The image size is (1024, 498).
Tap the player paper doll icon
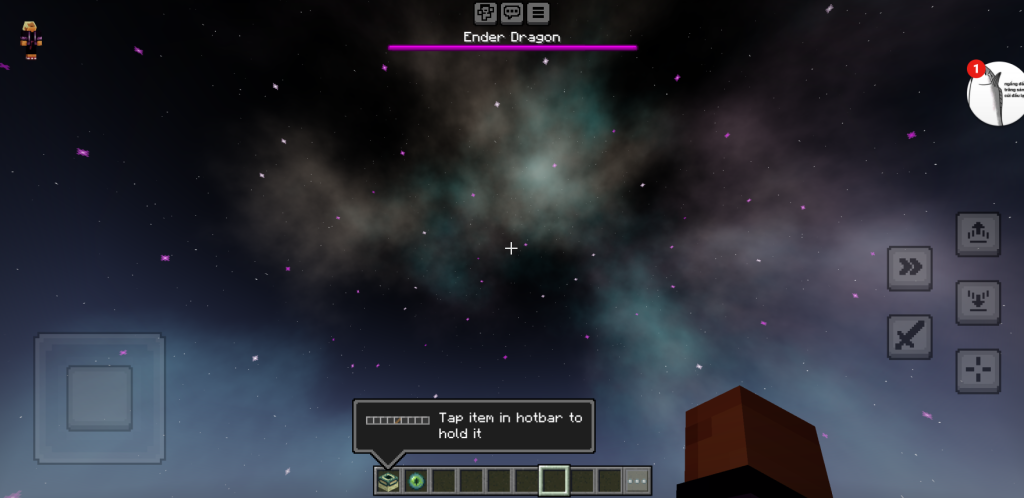click(31, 39)
